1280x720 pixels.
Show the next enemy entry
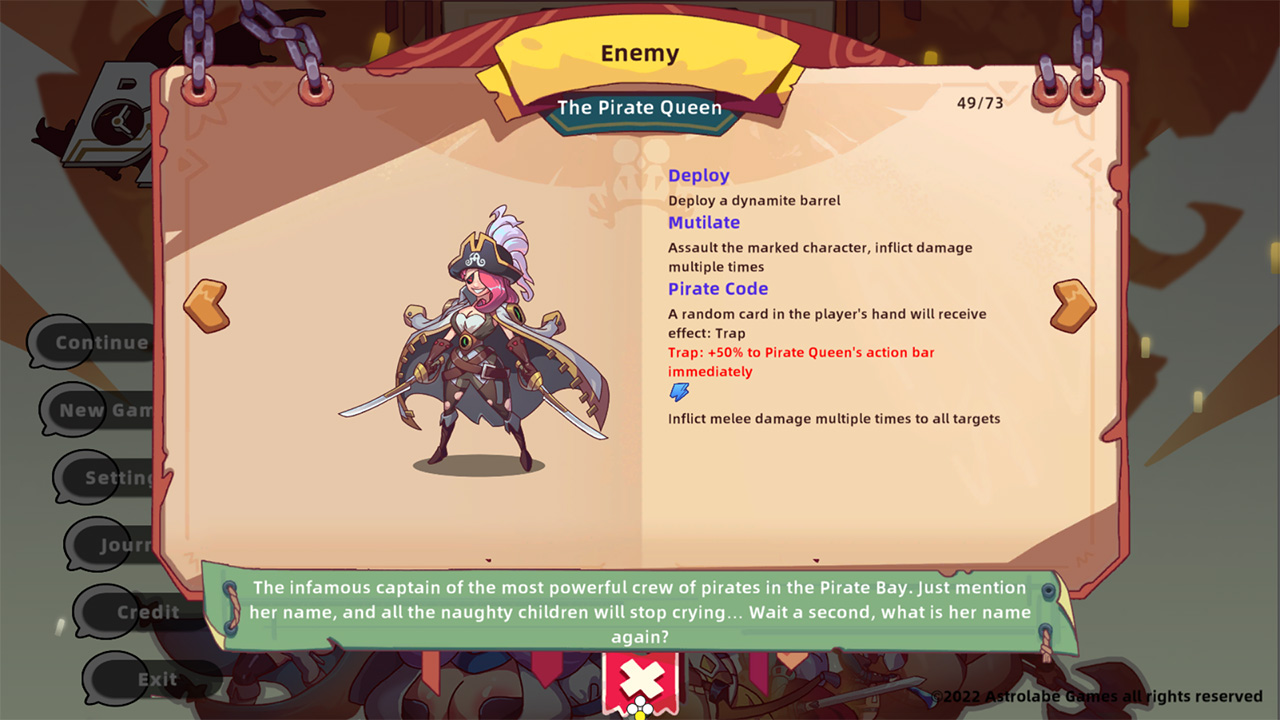tap(1073, 305)
